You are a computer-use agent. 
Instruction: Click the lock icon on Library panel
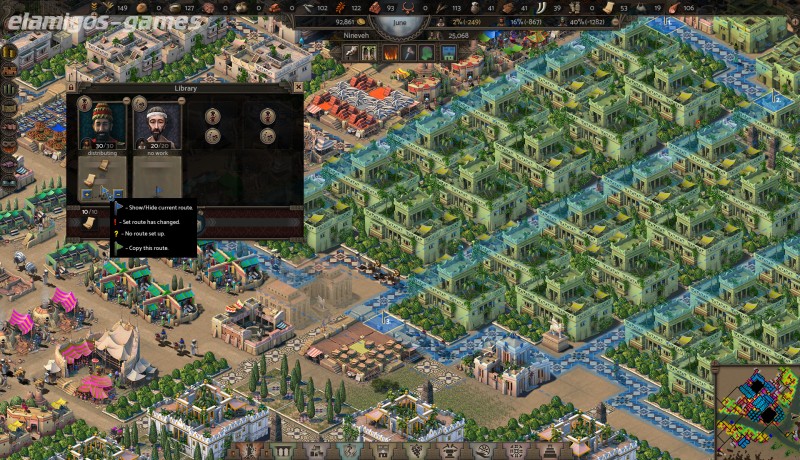click(x=72, y=88)
